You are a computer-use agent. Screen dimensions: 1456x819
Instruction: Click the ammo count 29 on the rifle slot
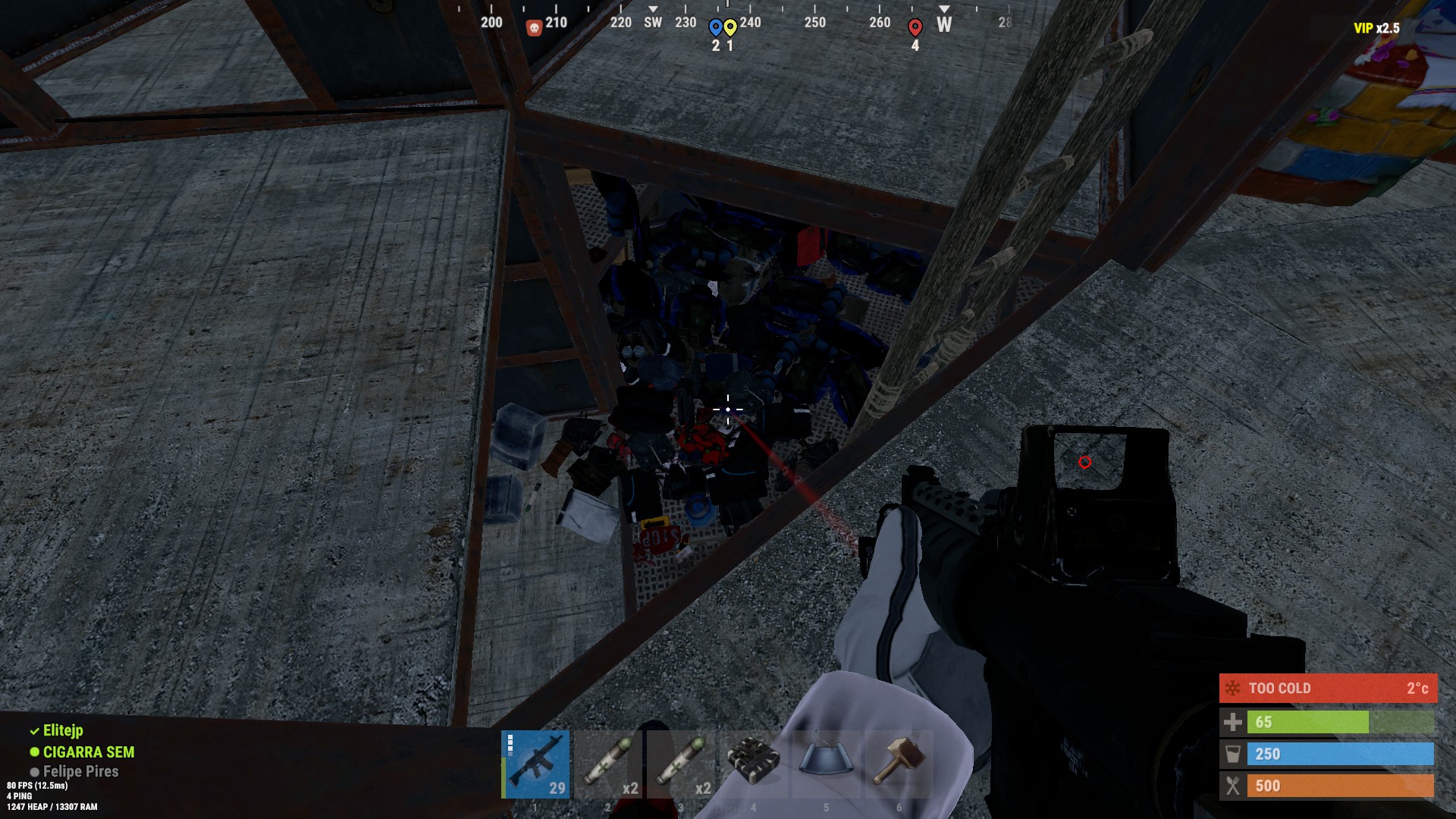click(x=556, y=789)
